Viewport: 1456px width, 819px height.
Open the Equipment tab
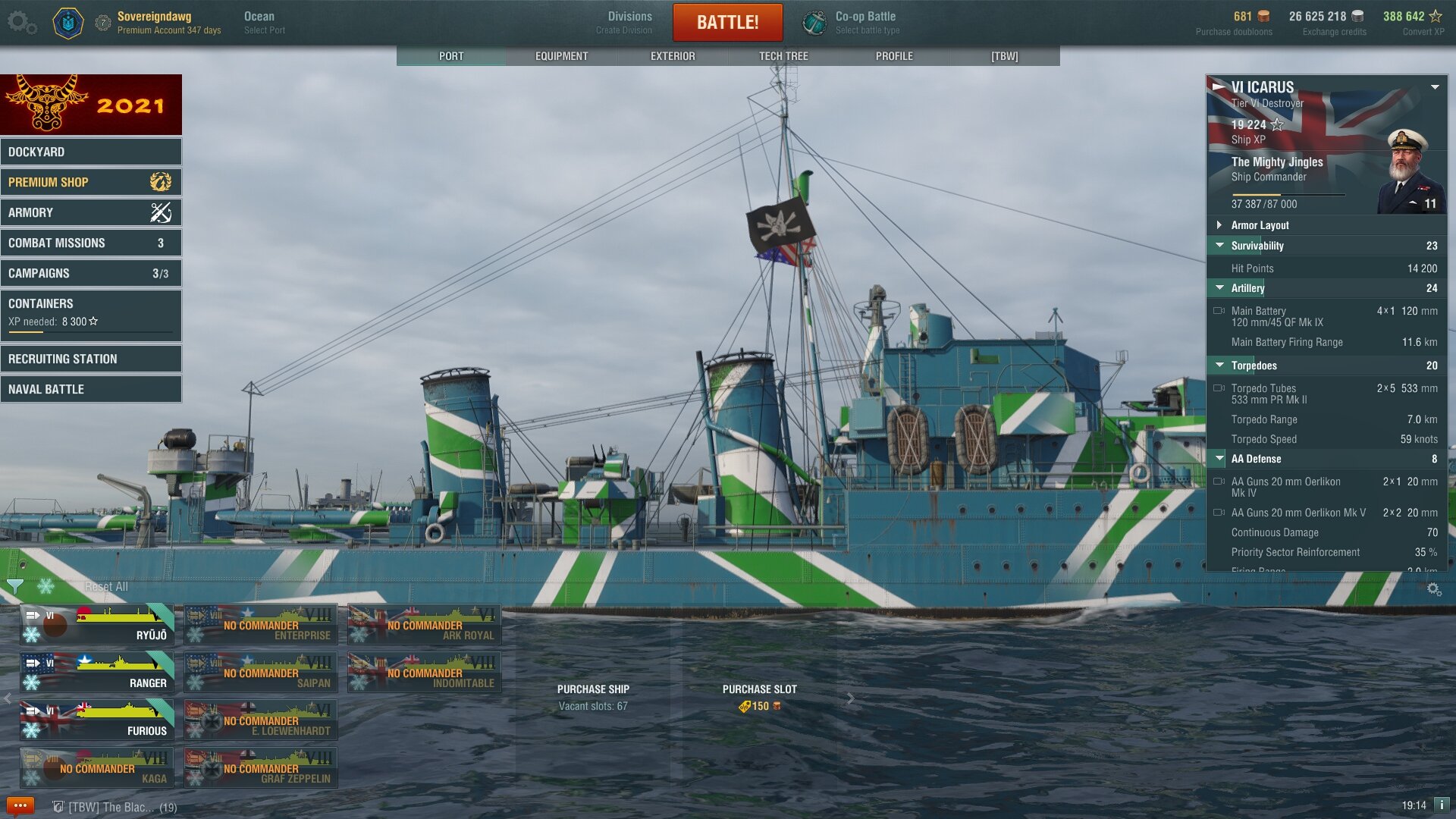pos(561,56)
